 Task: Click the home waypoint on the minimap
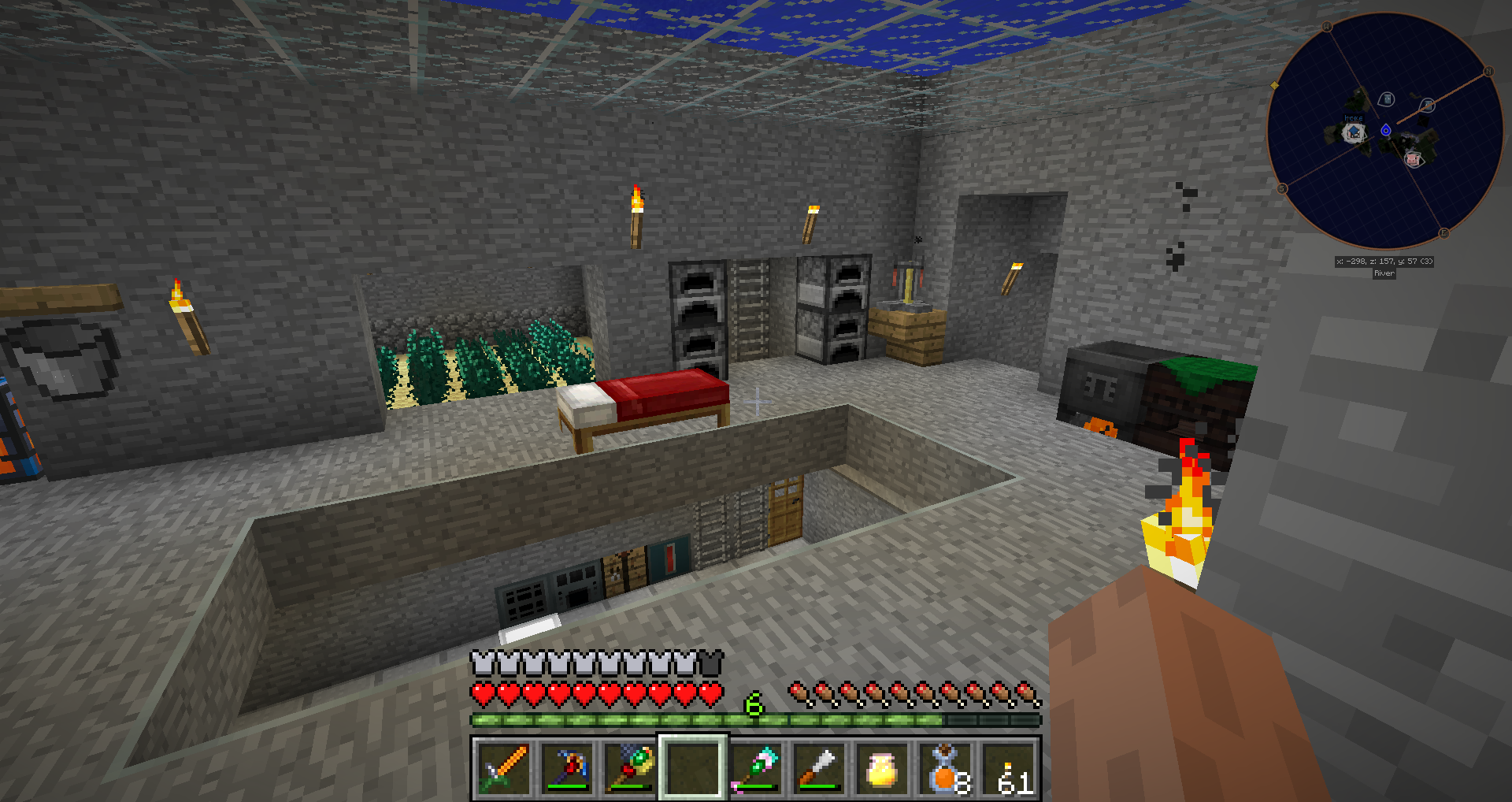1354,132
